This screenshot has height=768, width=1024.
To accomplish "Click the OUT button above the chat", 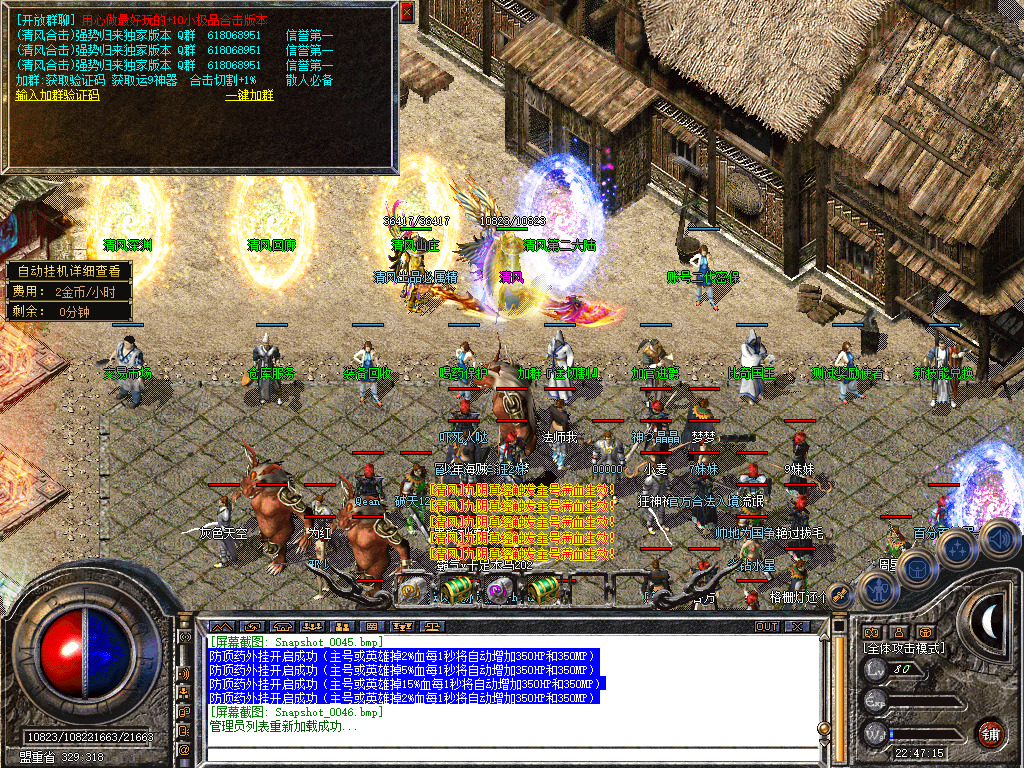I will click(767, 626).
